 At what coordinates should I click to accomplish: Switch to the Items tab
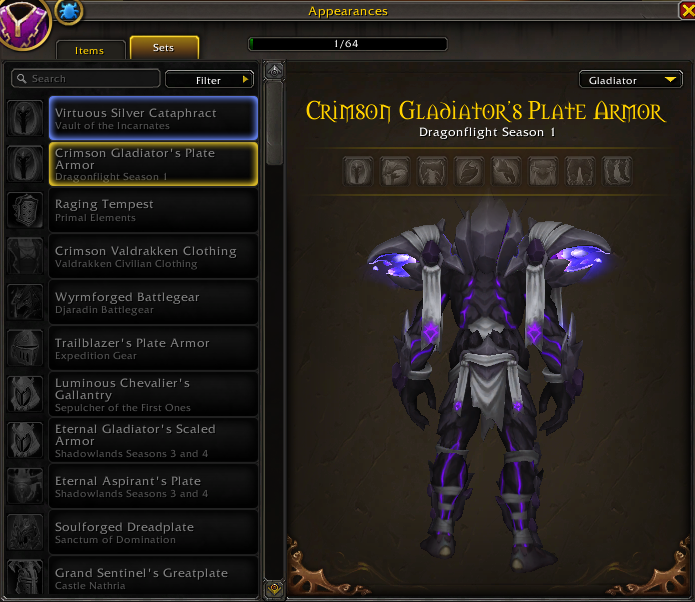(87, 49)
